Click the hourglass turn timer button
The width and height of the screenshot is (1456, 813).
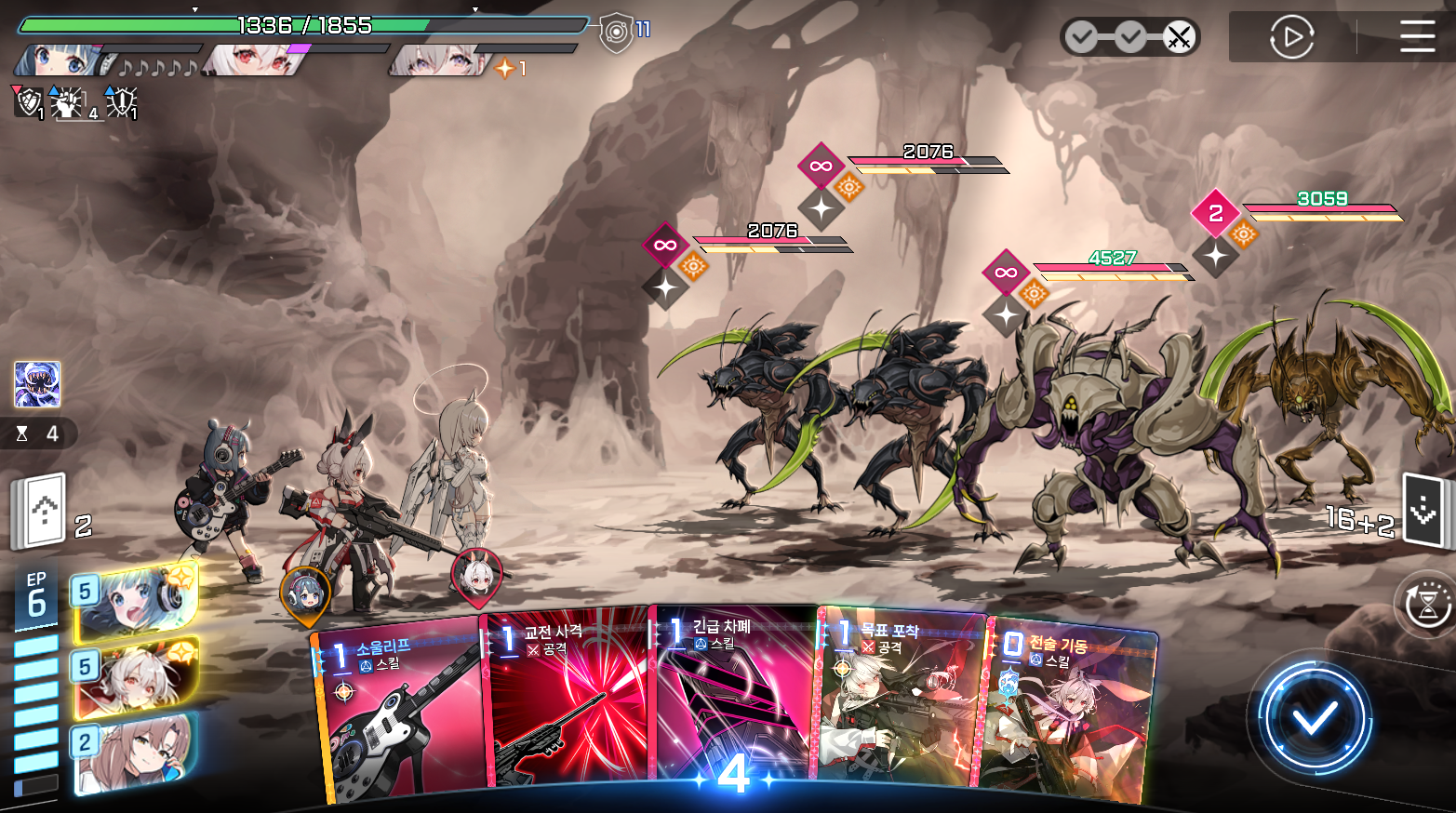[1425, 605]
